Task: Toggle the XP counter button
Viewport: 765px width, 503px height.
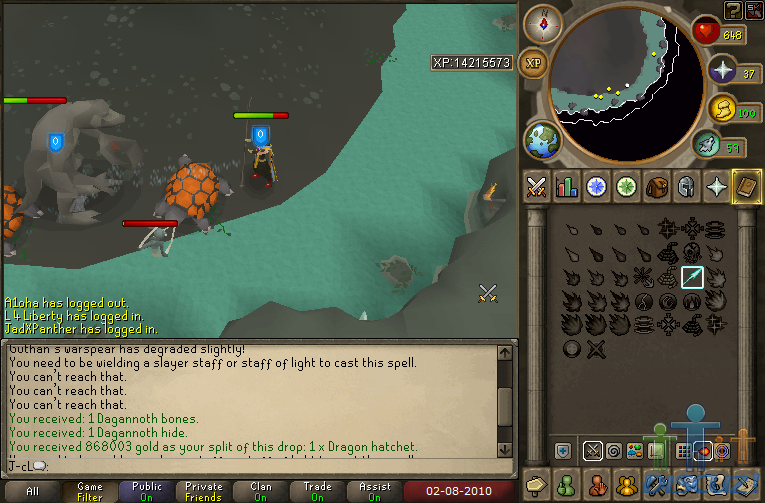Action: coord(534,63)
